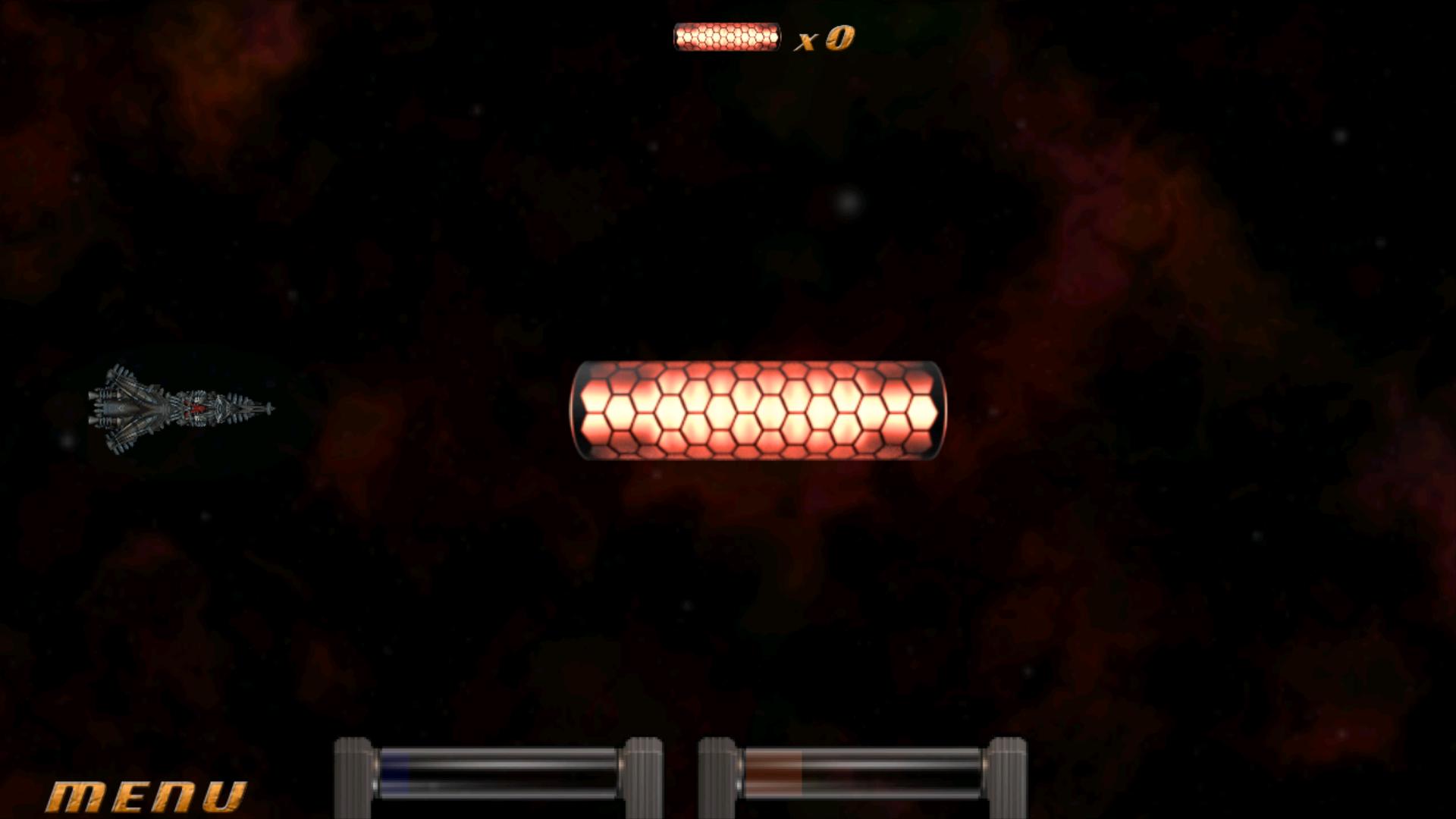The width and height of the screenshot is (1456, 819).
Task: Click the capsule counter icon at top
Action: point(726,35)
